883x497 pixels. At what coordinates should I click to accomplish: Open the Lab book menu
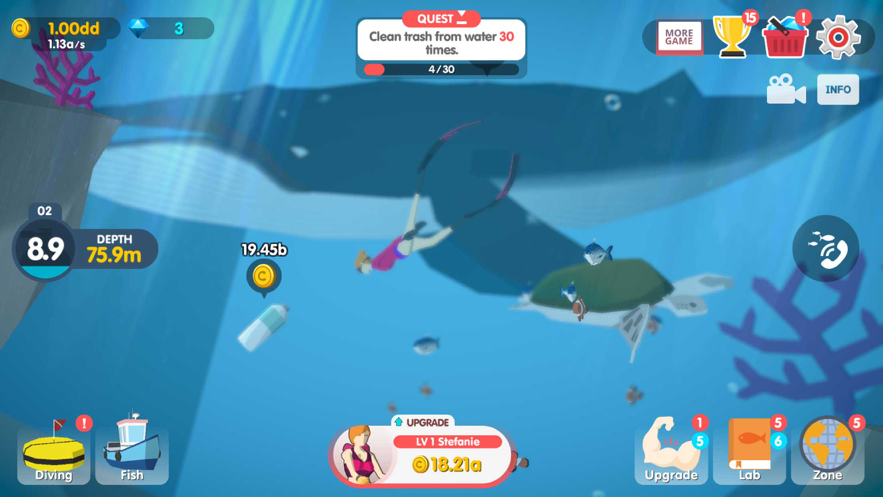(749, 450)
